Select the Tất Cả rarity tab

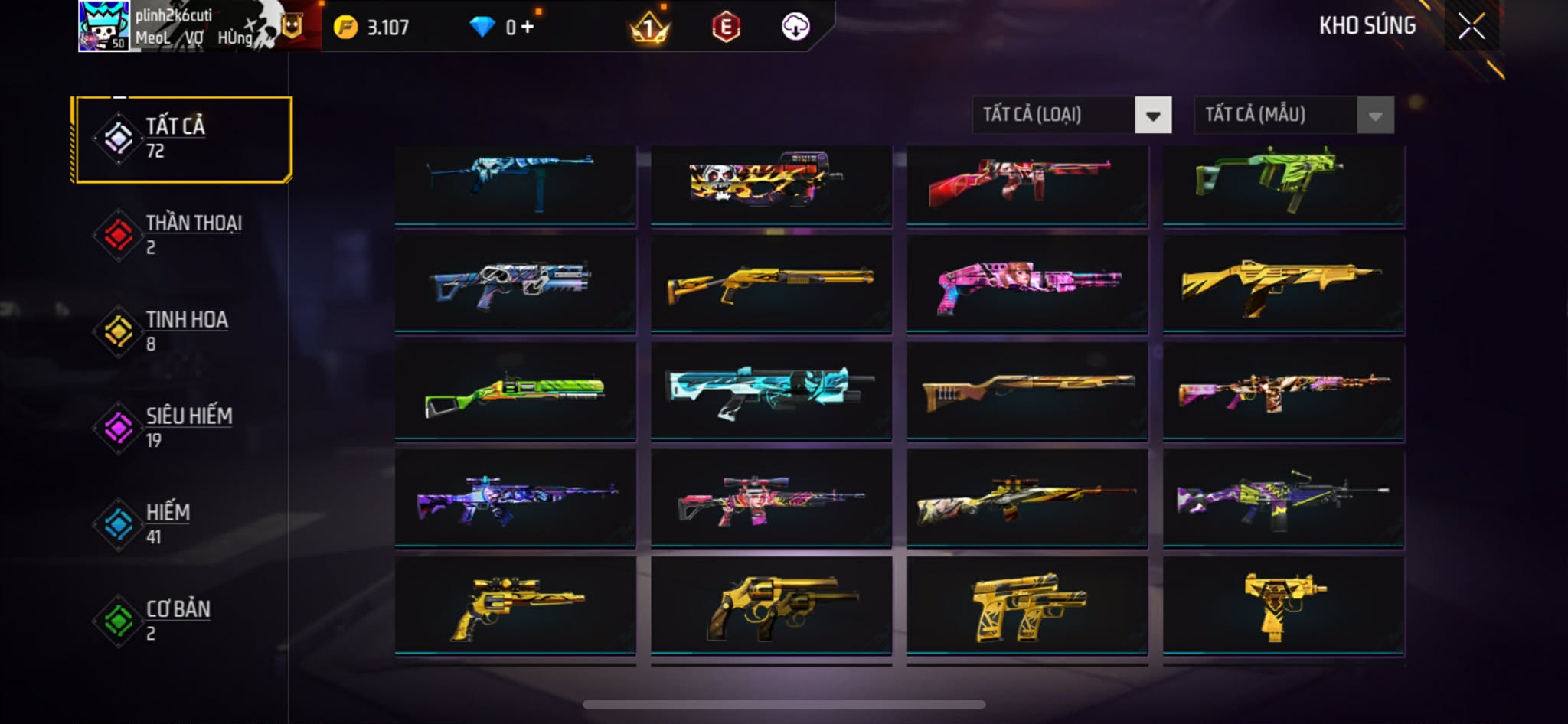[x=183, y=139]
